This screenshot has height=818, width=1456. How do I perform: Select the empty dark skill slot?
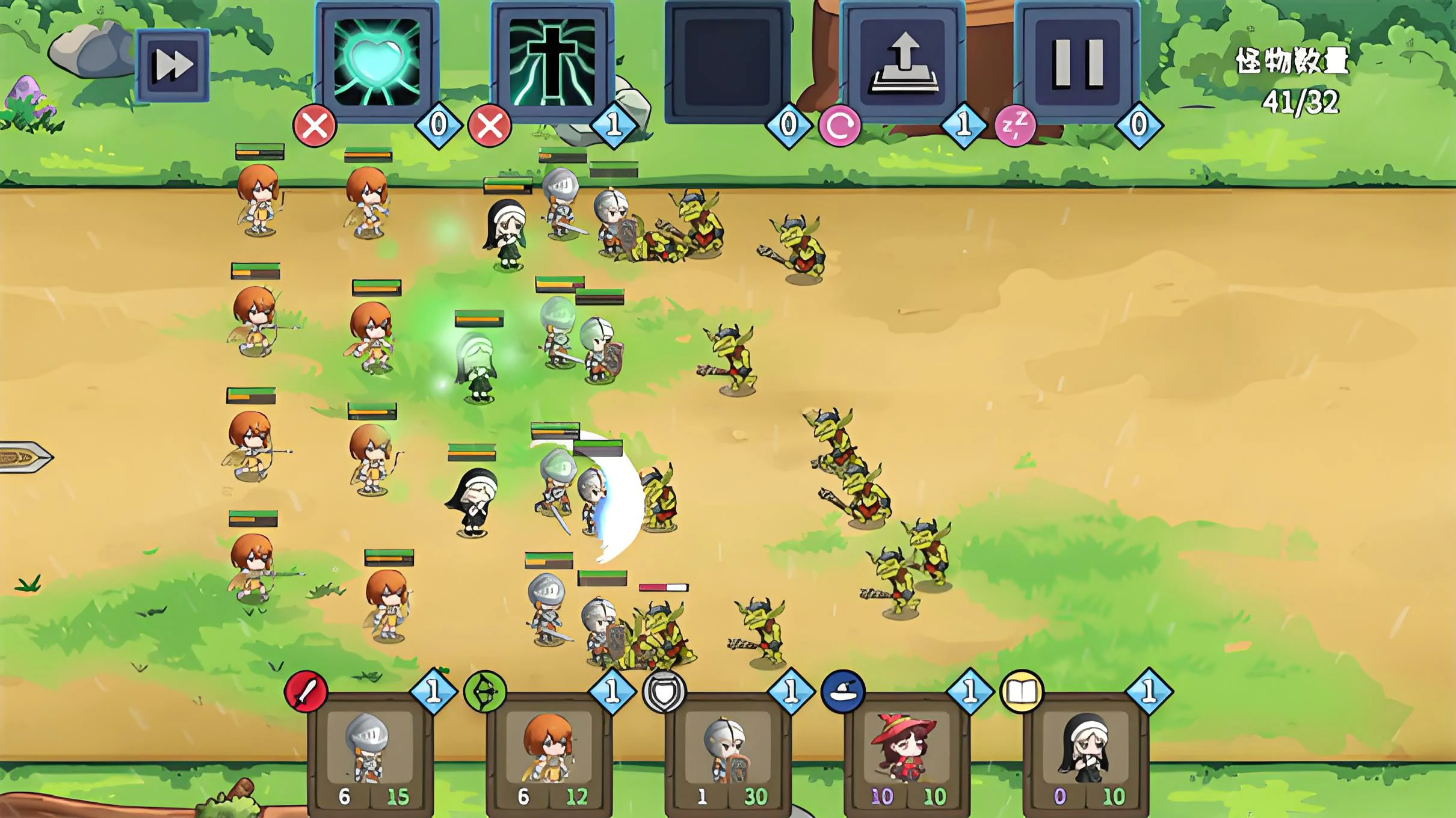pyautogui.click(x=727, y=61)
